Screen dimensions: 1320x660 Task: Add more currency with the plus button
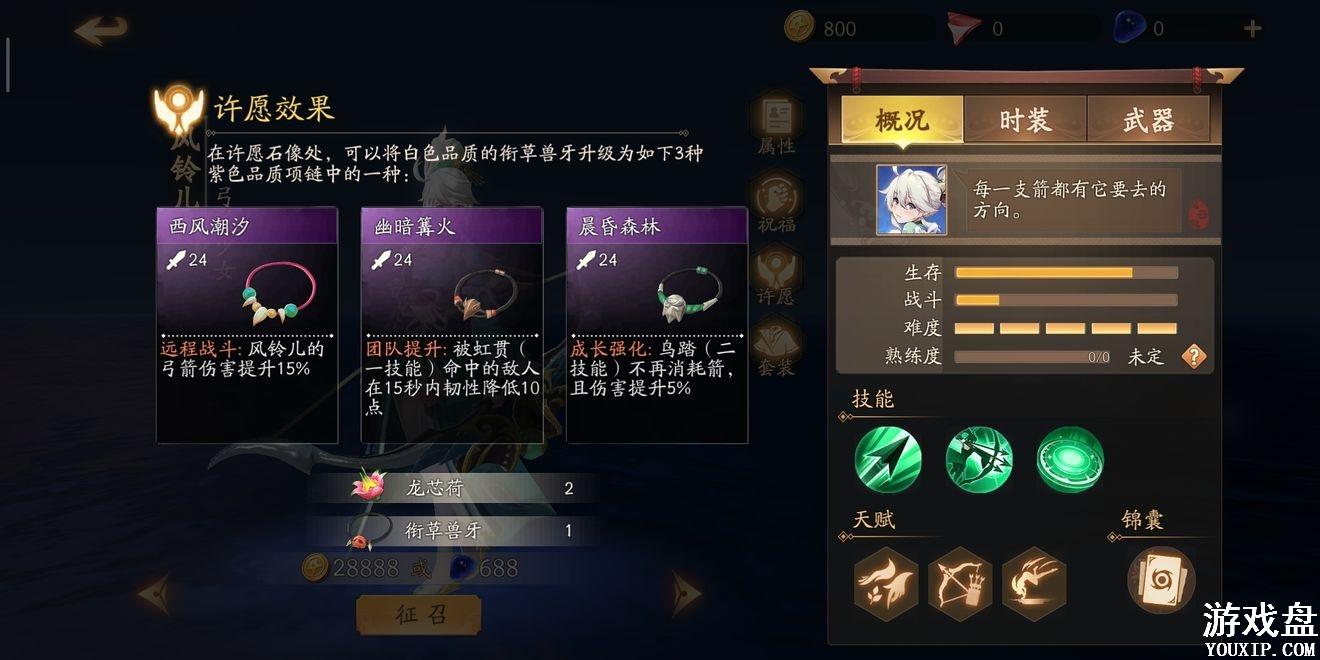pos(1252,29)
